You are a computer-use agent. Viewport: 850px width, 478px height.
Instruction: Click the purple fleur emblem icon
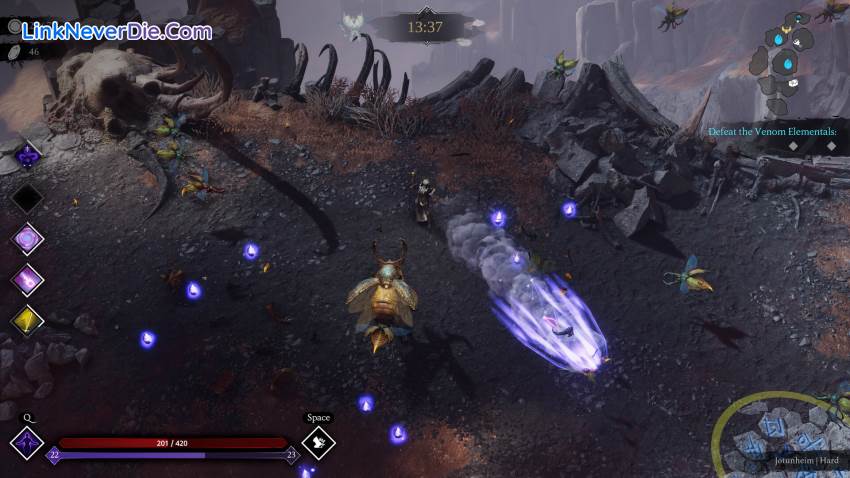tap(28, 155)
